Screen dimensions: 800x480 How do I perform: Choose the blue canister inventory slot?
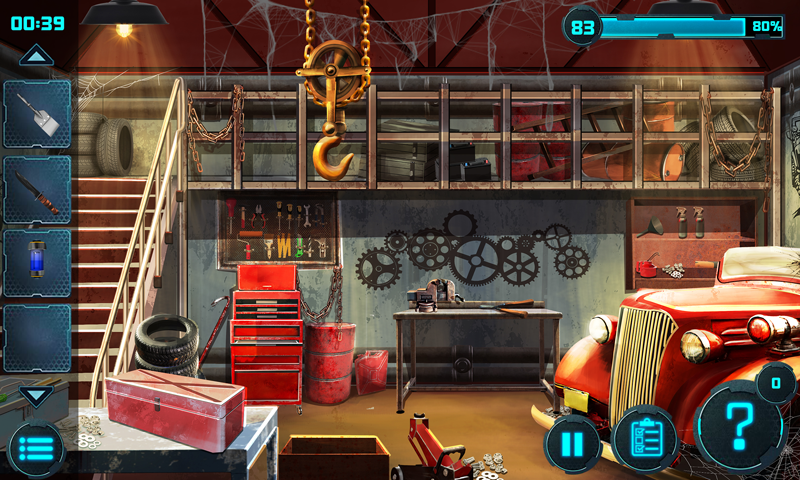click(37, 263)
